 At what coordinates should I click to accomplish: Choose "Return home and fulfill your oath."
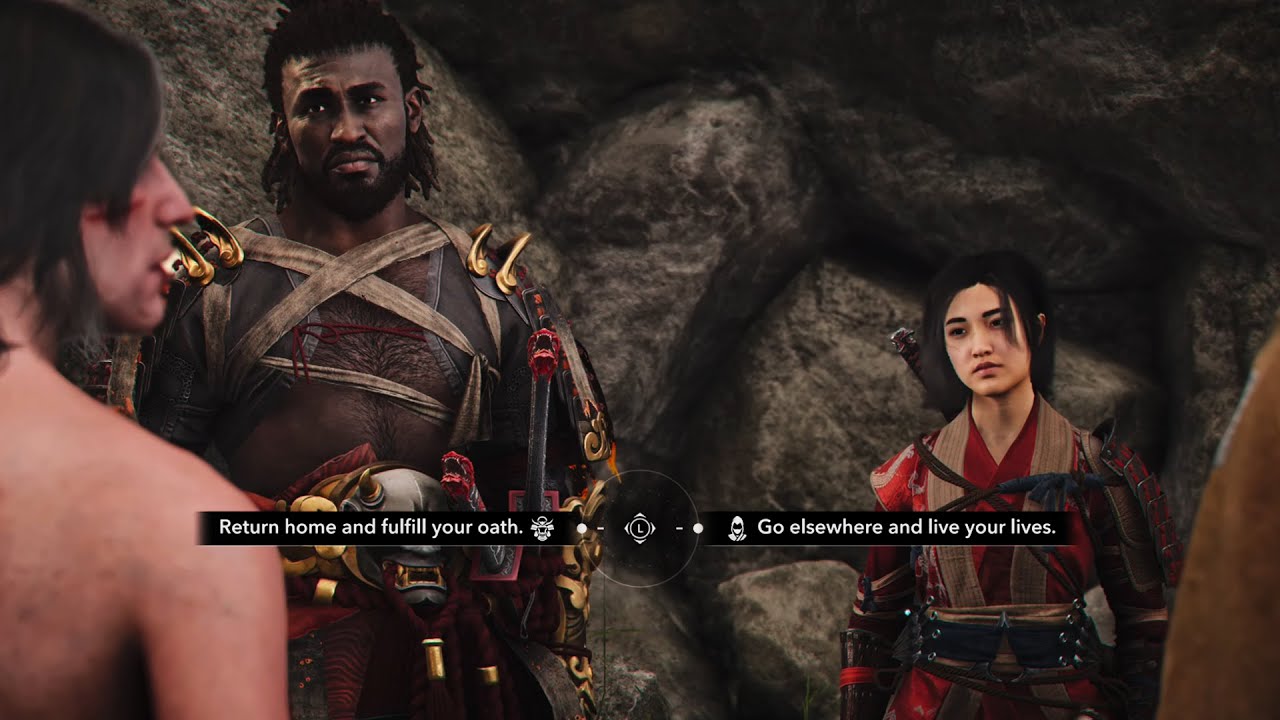[x=371, y=528]
